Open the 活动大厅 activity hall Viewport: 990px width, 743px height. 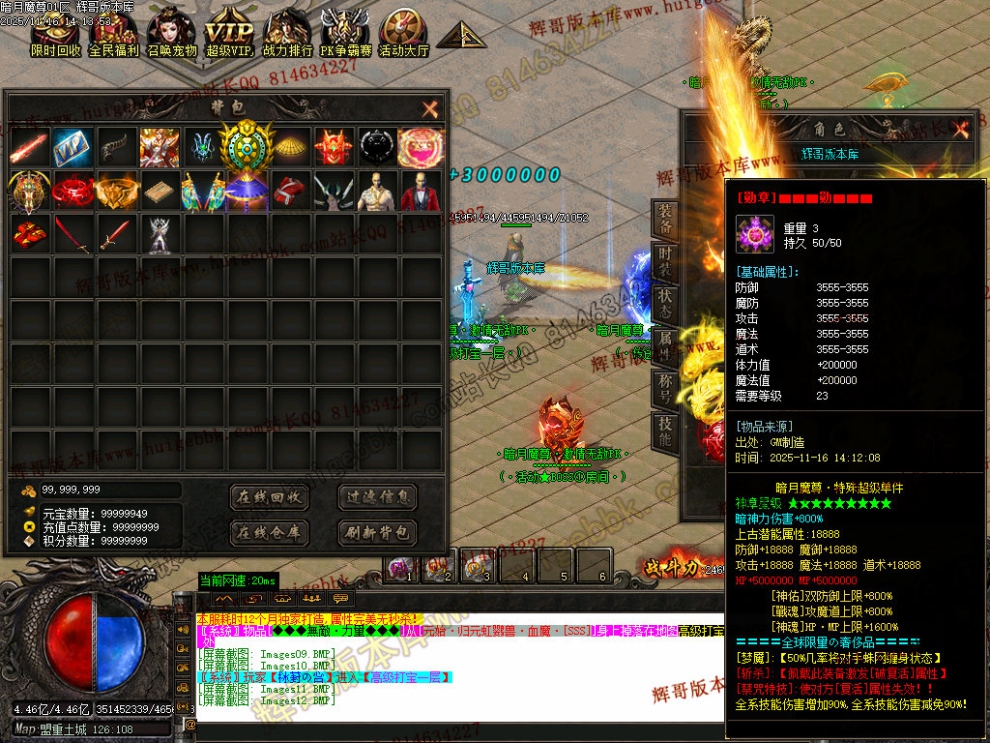(x=403, y=35)
